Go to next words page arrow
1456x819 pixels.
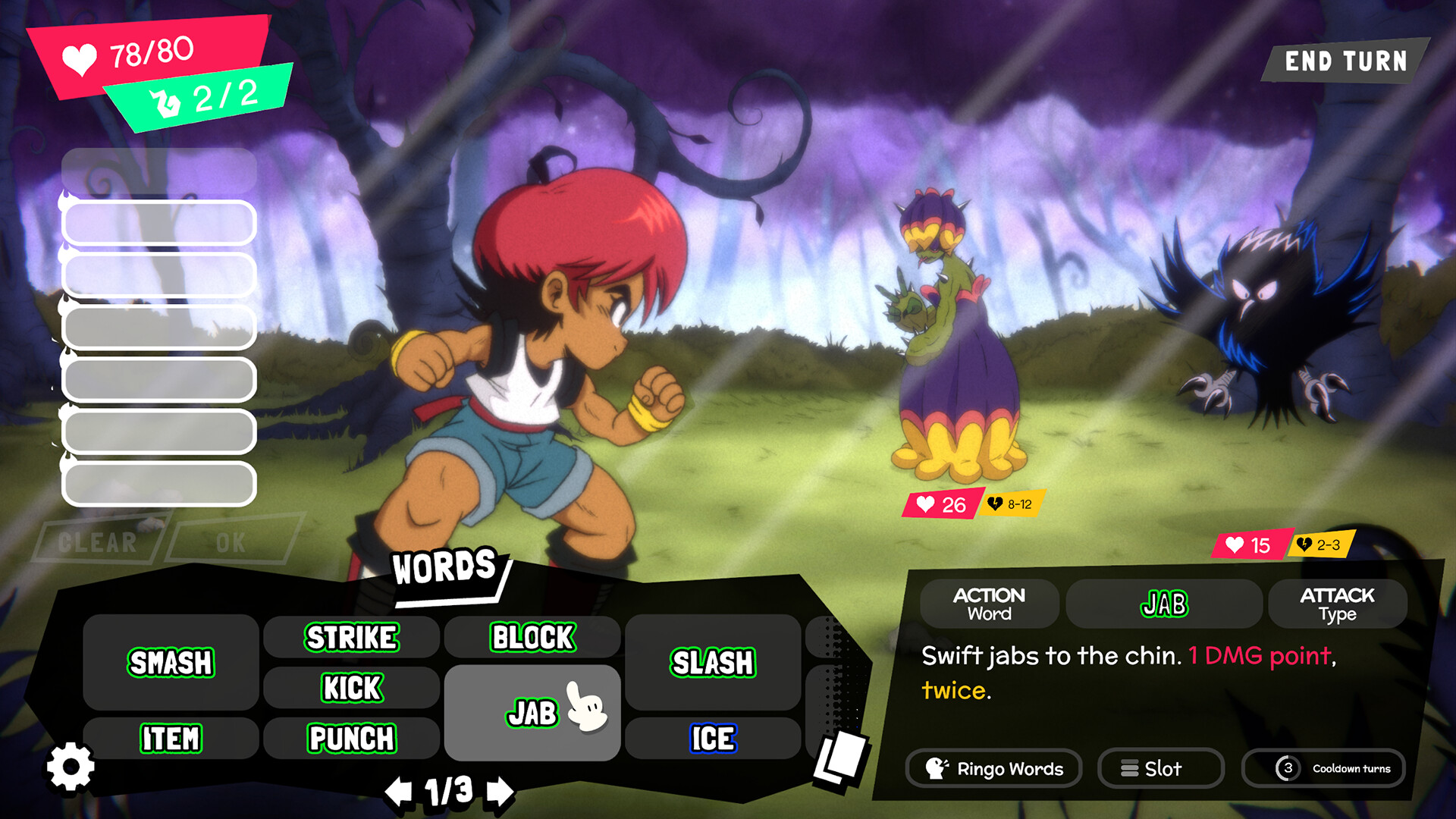pos(500,792)
